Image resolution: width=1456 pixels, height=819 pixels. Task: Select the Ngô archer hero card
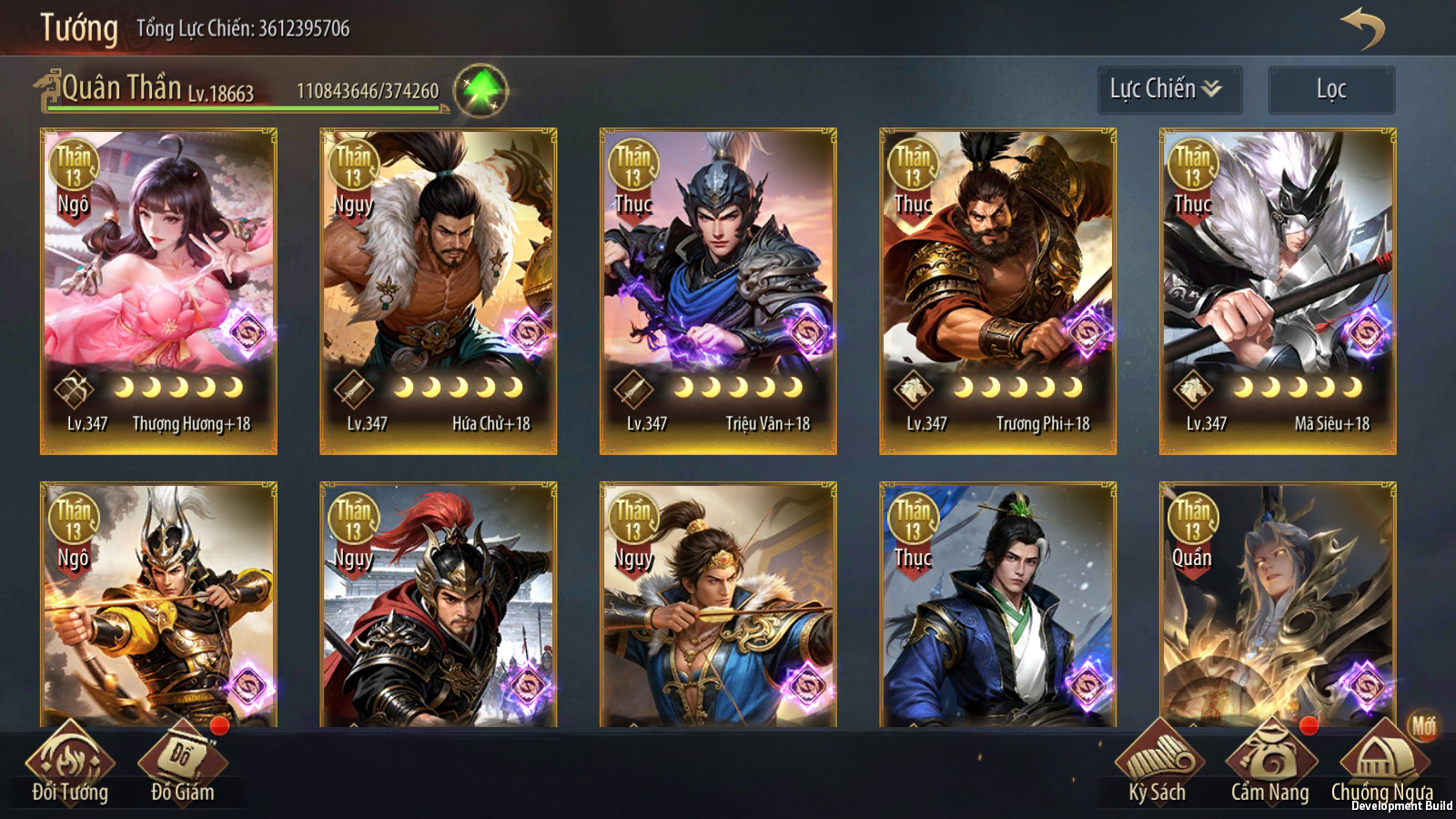(x=158, y=605)
